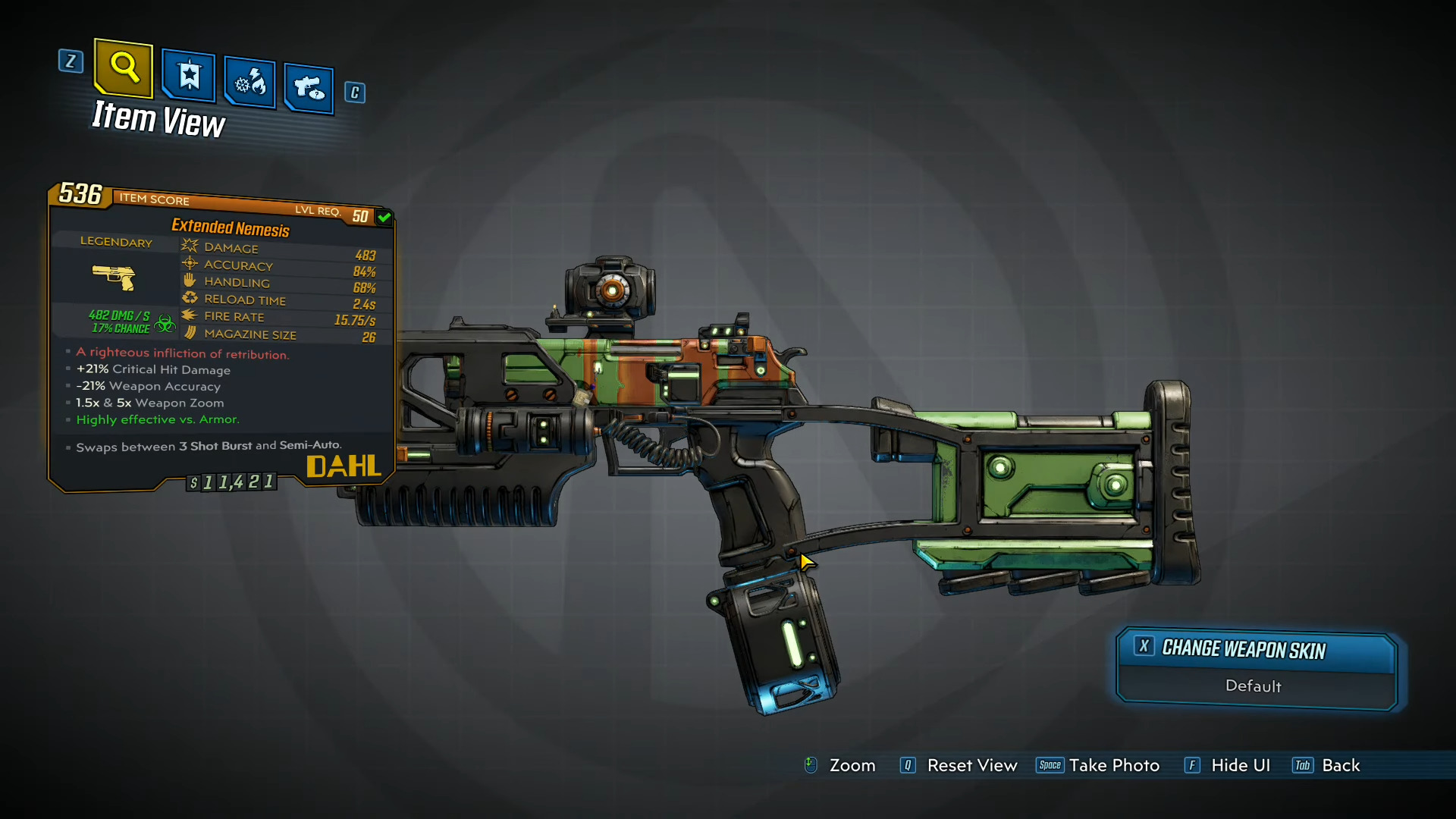Click the Magazine Size bullets icon

tap(191, 333)
